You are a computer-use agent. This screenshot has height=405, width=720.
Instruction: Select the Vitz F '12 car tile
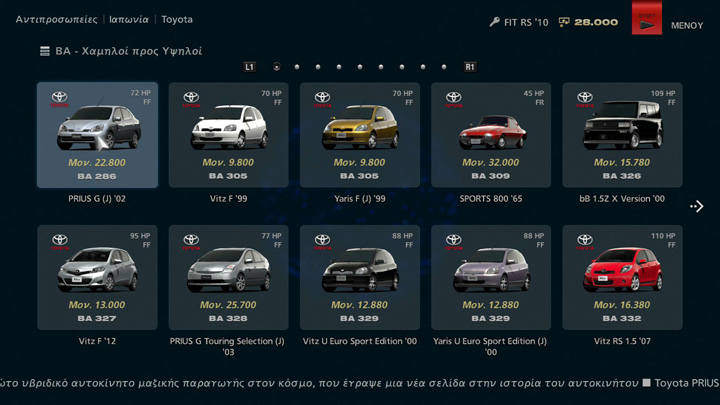point(97,277)
